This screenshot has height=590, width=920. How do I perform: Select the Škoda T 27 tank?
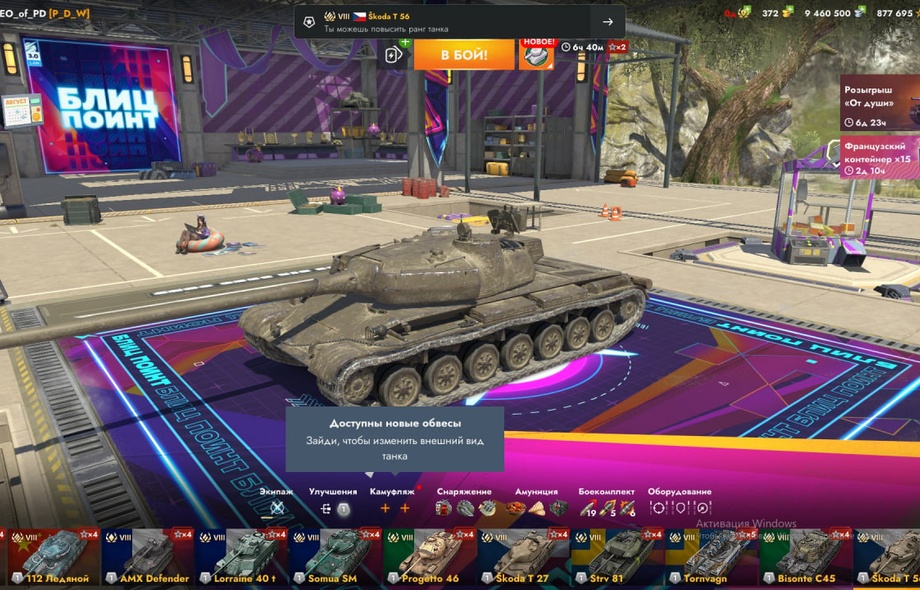tap(522, 557)
